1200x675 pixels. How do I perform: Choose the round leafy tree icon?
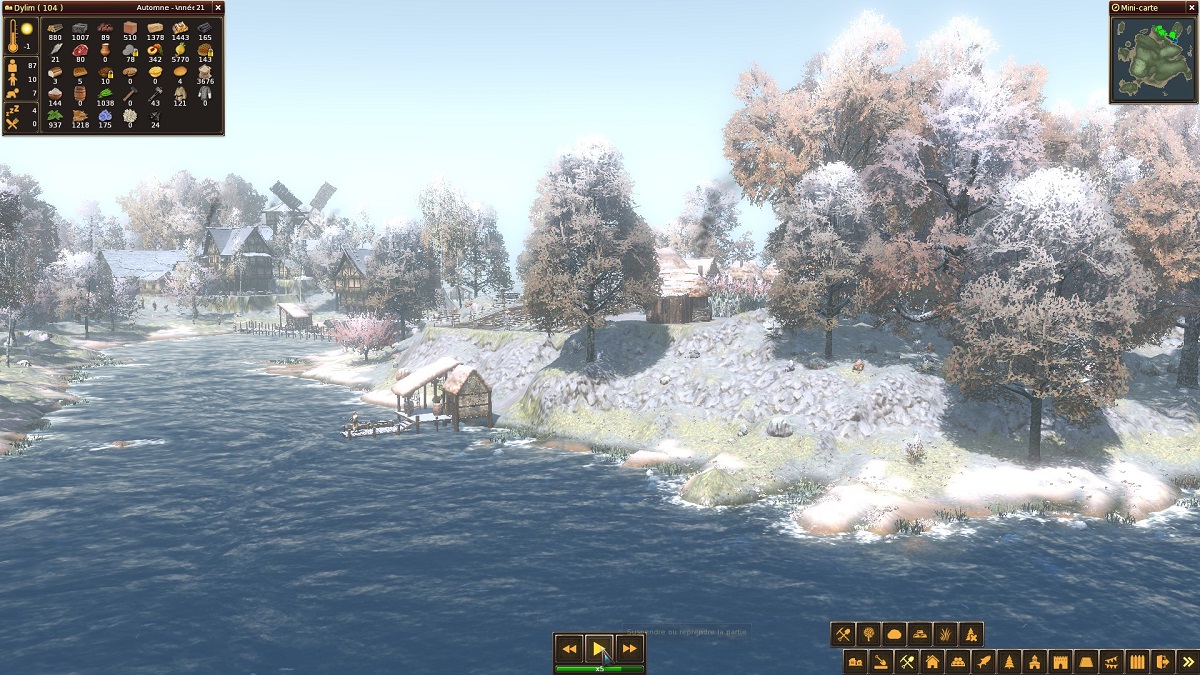(x=869, y=634)
